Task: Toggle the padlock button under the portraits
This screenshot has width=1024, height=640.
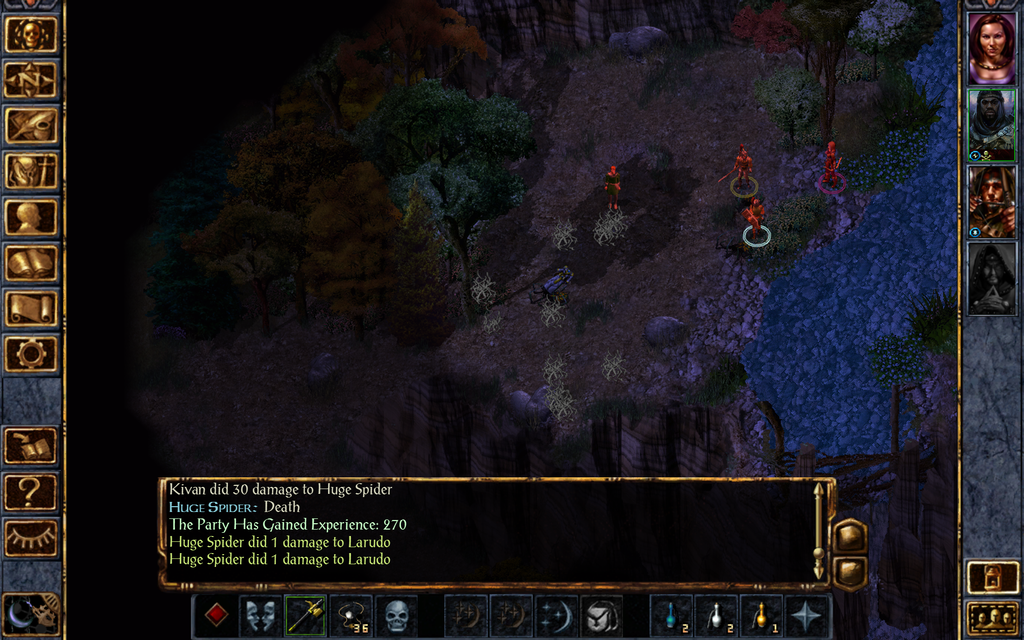Action: [991, 578]
